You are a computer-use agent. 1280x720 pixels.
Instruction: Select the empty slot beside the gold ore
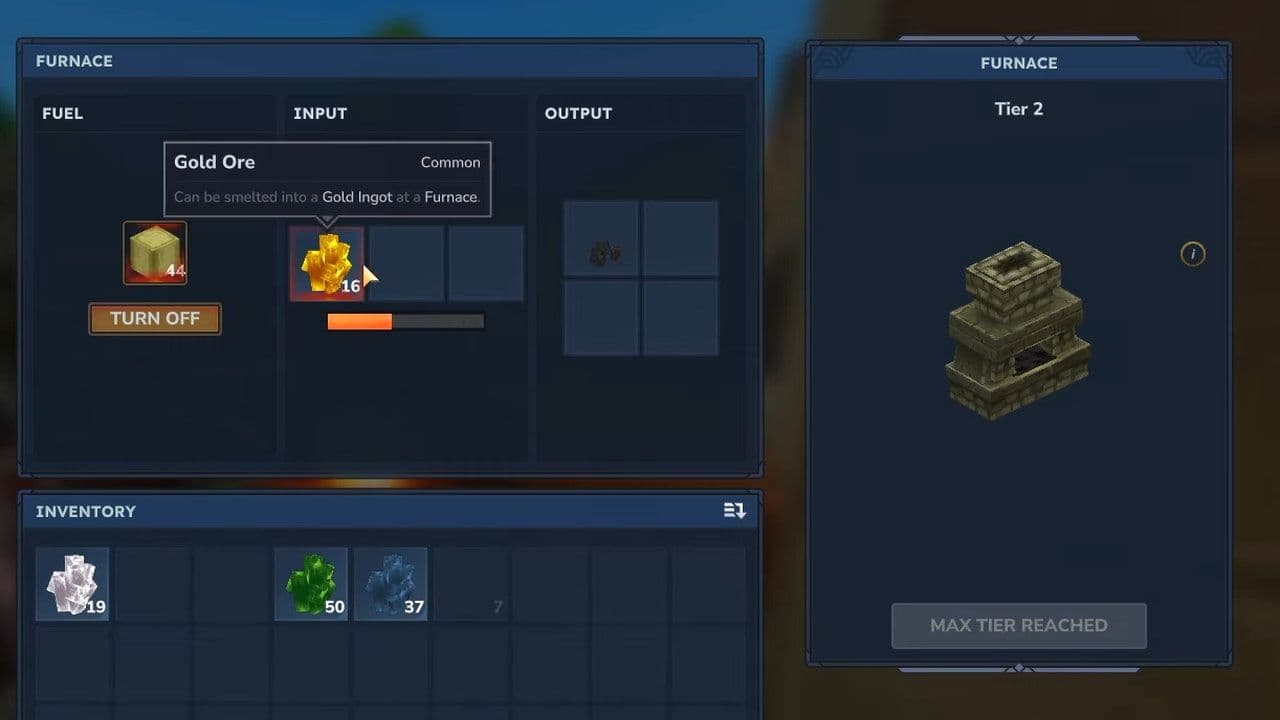point(406,262)
